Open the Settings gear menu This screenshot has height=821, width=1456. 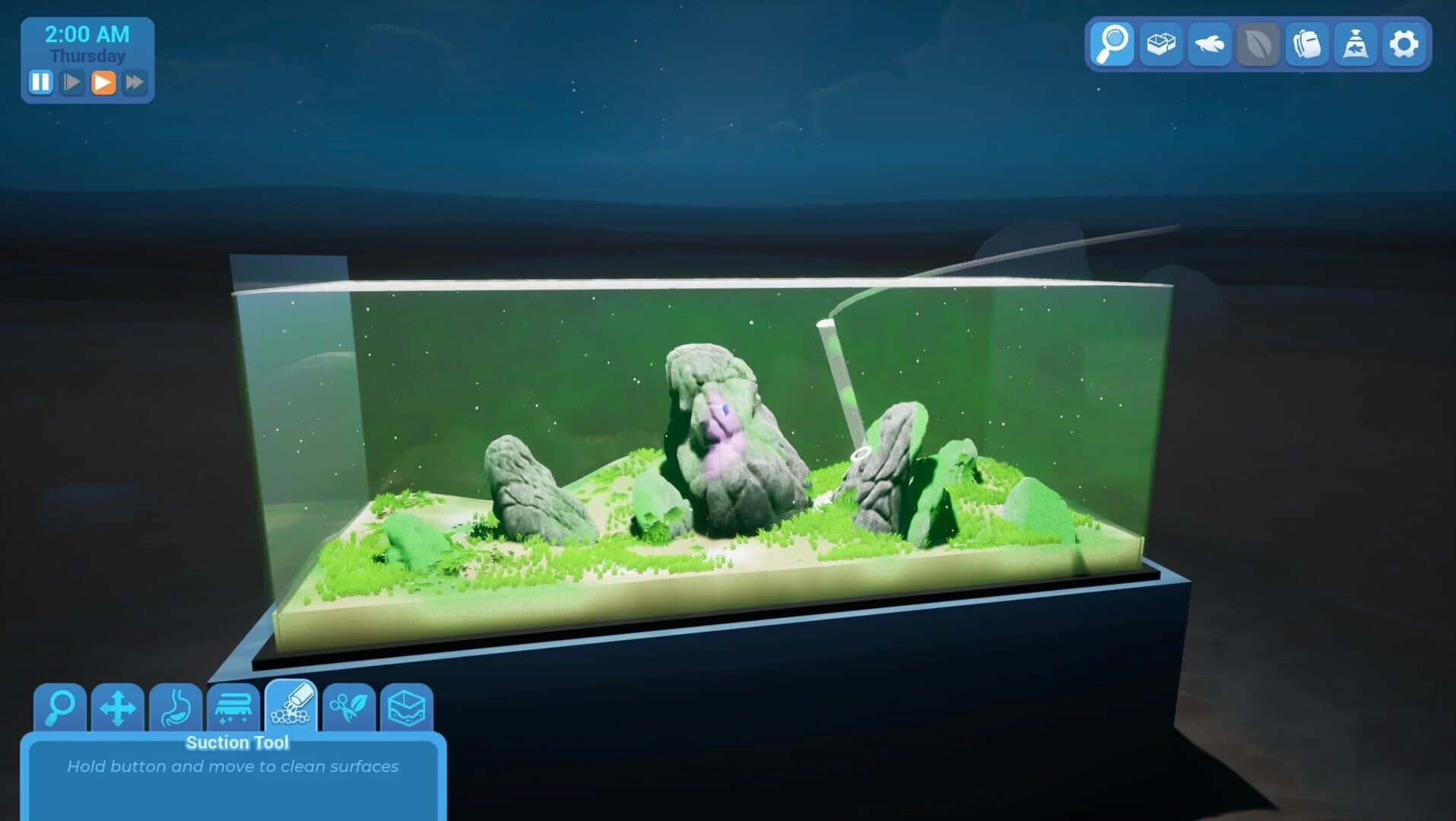pyautogui.click(x=1404, y=44)
